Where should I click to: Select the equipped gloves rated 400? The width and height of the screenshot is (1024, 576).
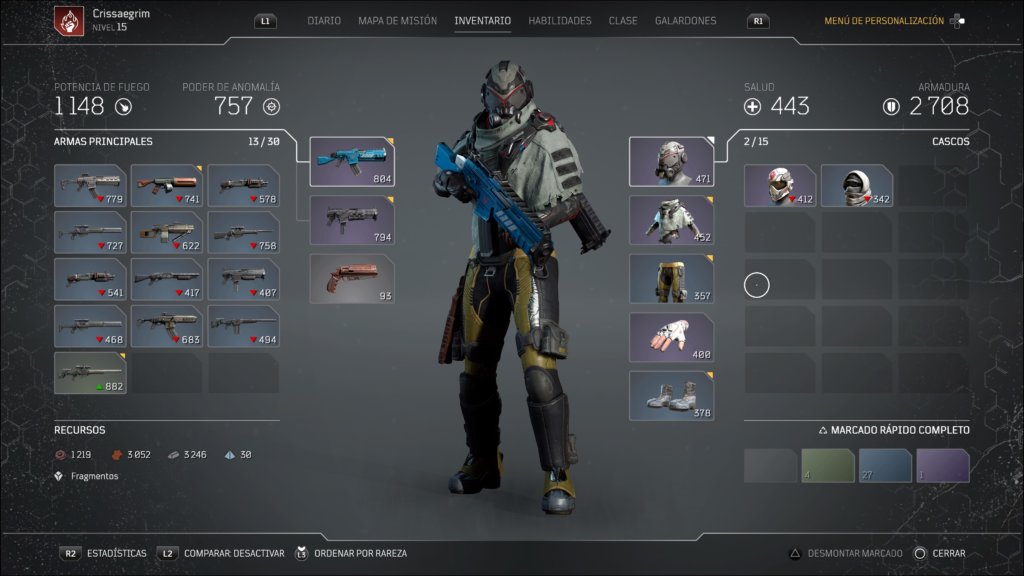point(671,337)
